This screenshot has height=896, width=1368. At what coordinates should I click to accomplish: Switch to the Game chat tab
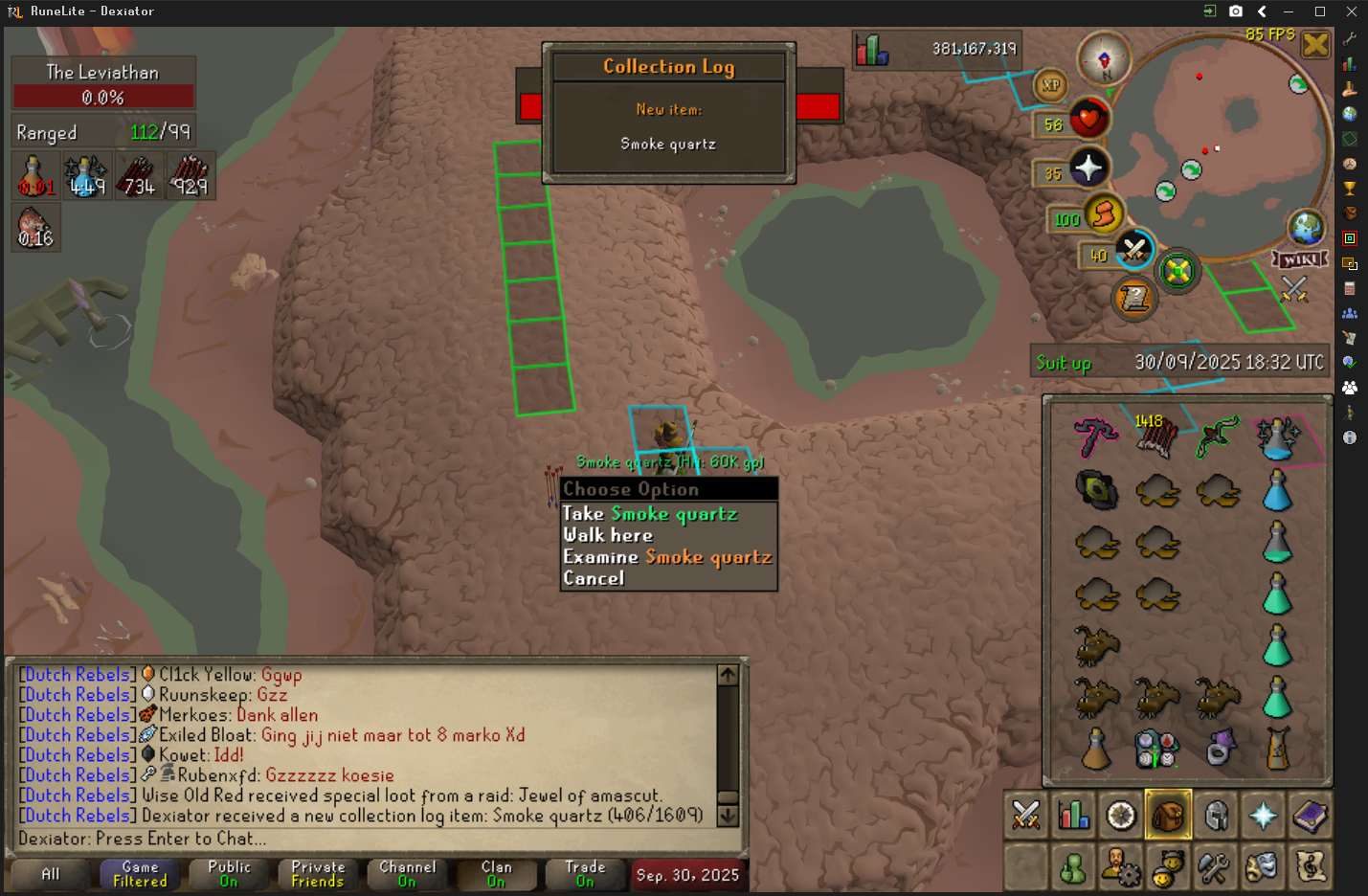point(140,874)
